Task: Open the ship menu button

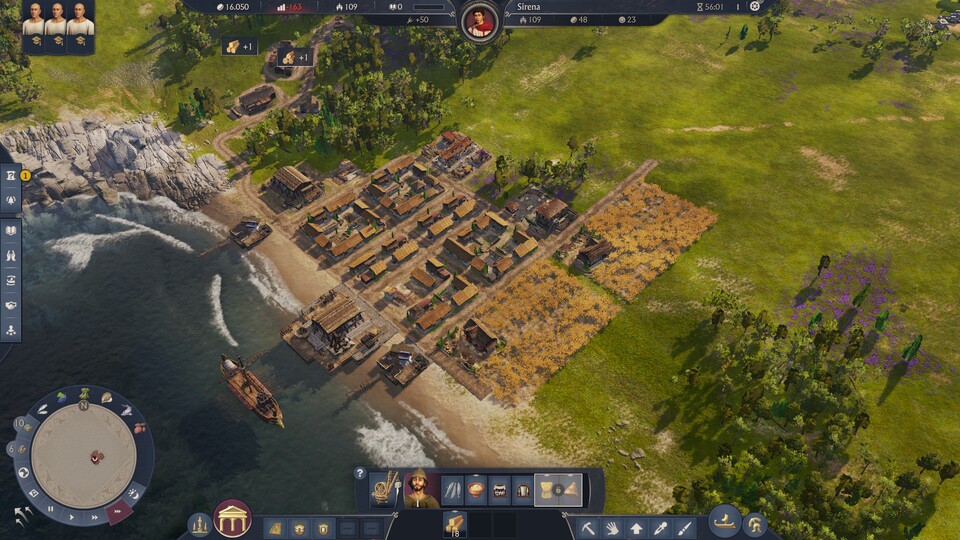Action: (x=724, y=521)
